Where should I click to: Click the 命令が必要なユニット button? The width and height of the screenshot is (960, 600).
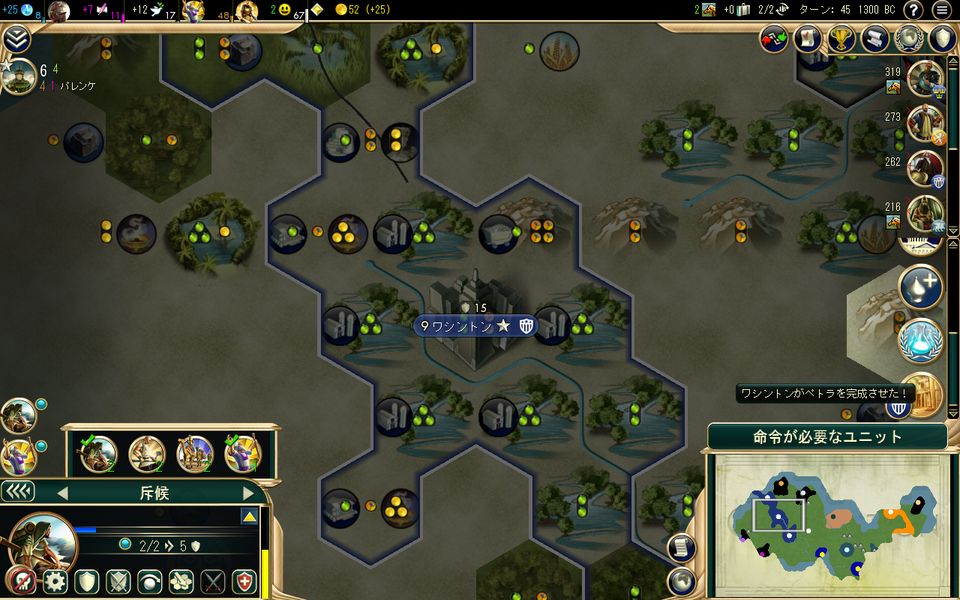[827, 436]
